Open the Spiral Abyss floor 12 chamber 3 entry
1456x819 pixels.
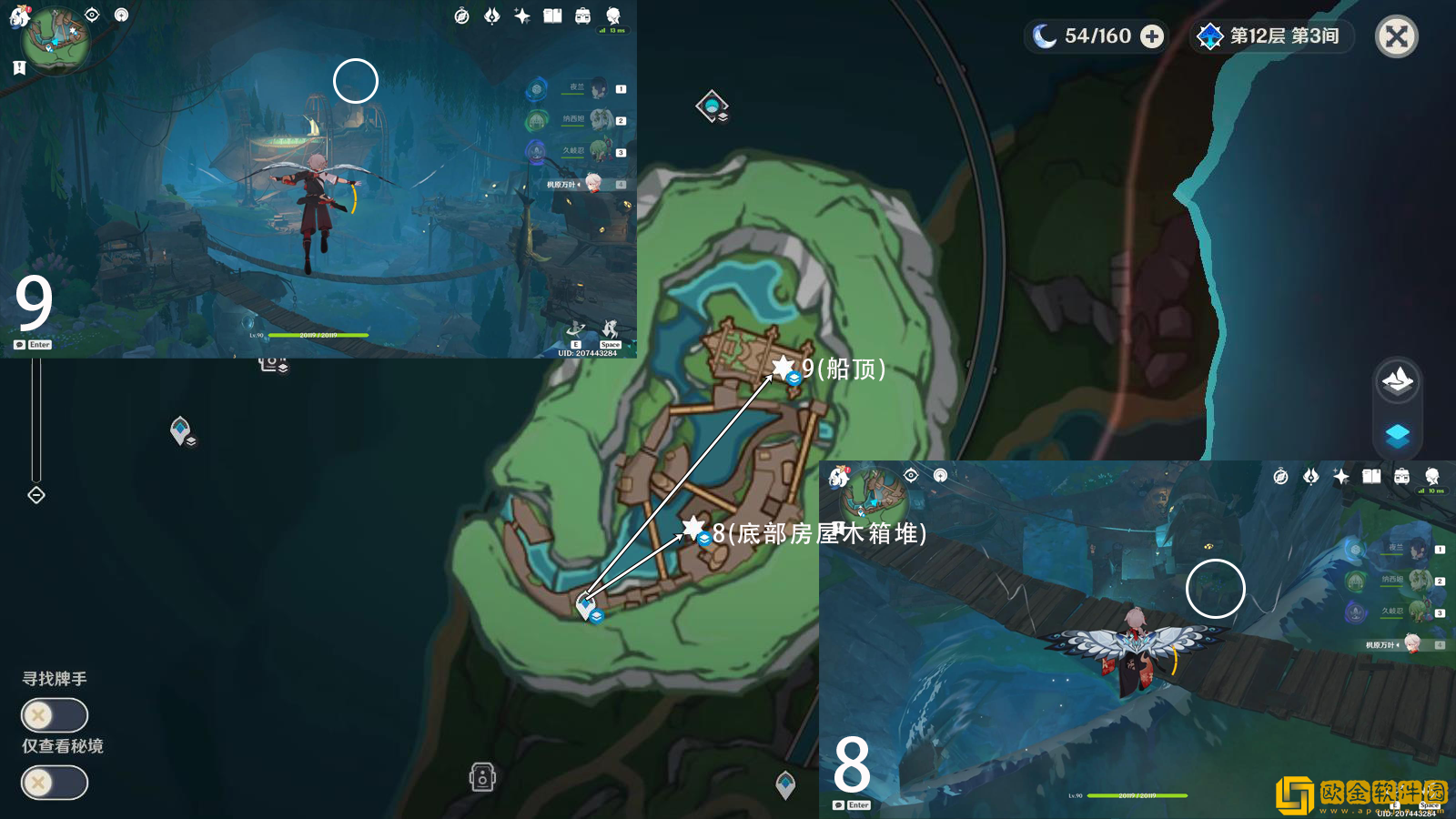1272,36
